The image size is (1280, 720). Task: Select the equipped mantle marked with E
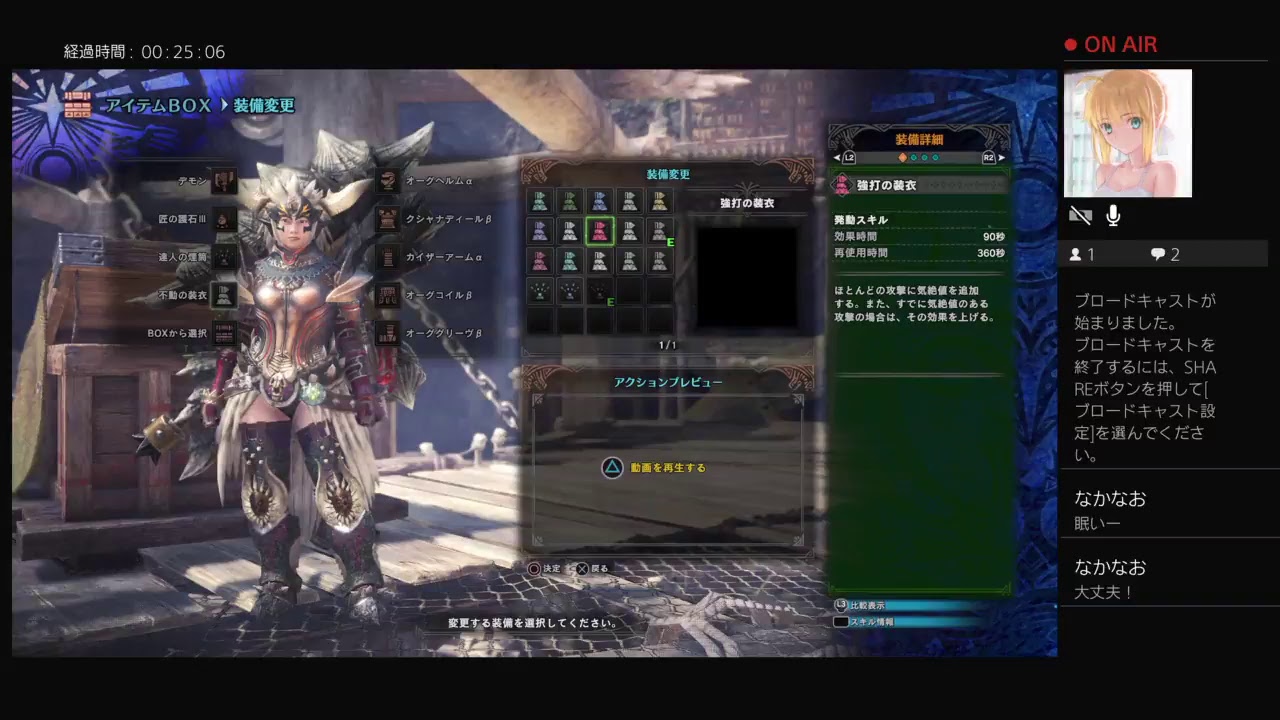click(659, 231)
